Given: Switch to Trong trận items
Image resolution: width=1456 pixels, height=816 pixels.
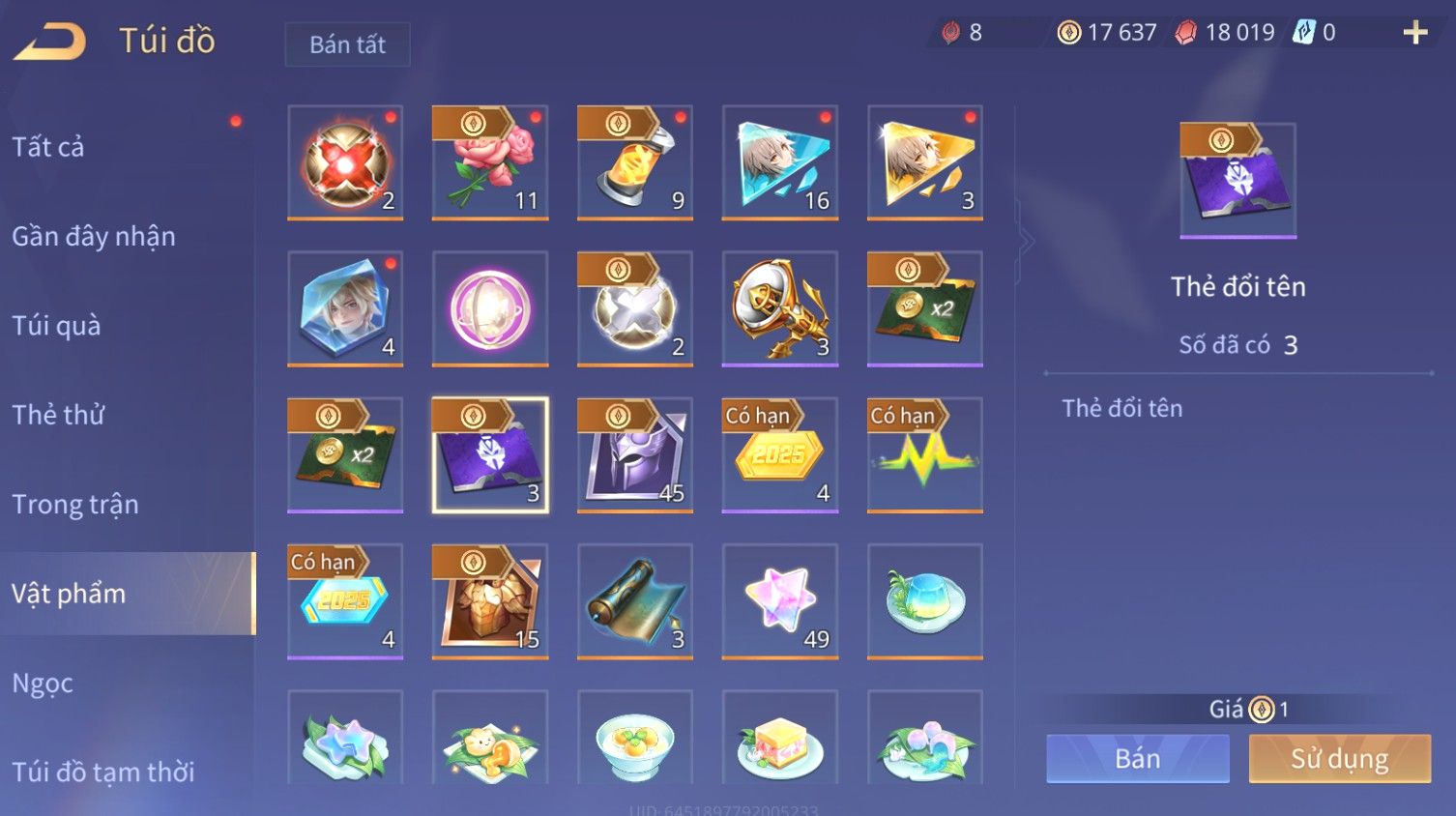Looking at the screenshot, I should [75, 504].
